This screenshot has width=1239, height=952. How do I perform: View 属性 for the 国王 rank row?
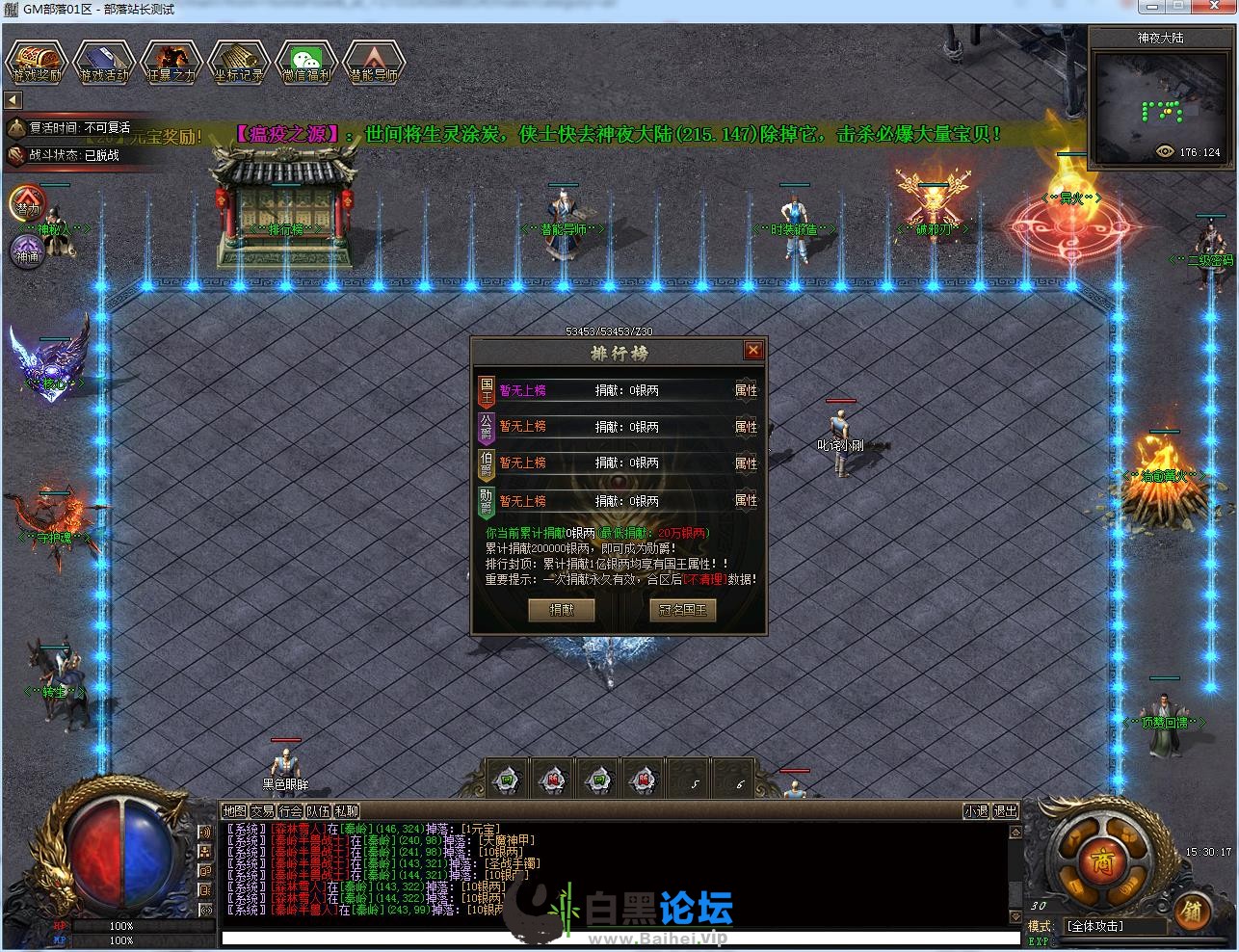click(x=746, y=390)
